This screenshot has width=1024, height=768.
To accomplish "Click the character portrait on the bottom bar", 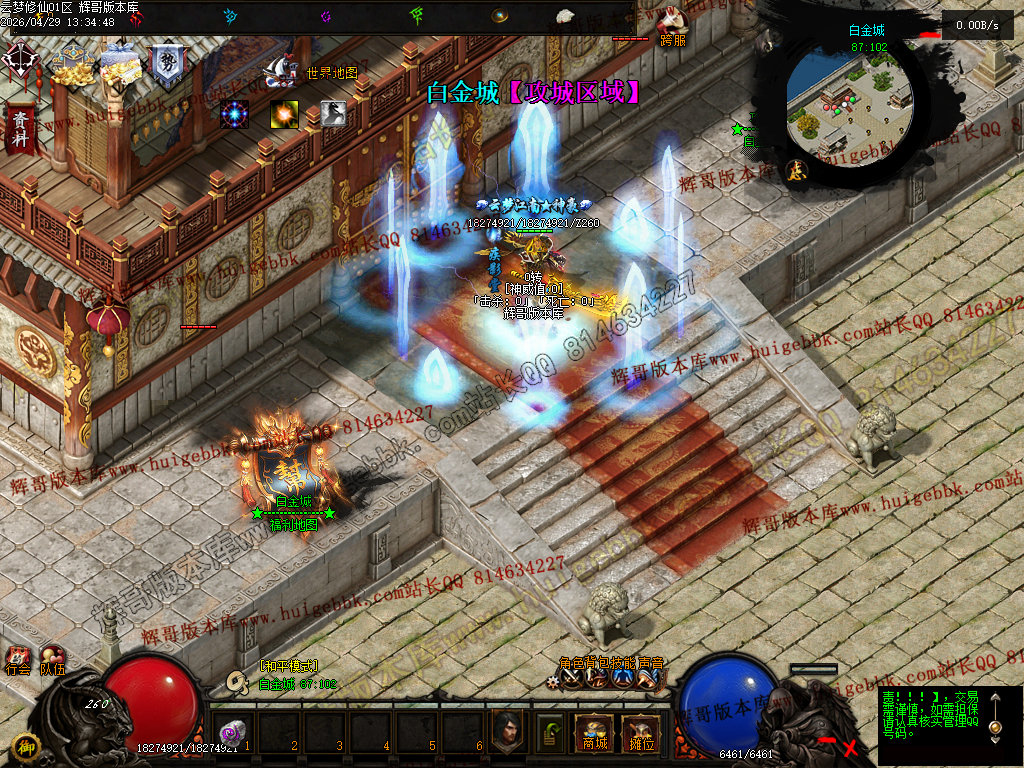I will coord(507,732).
